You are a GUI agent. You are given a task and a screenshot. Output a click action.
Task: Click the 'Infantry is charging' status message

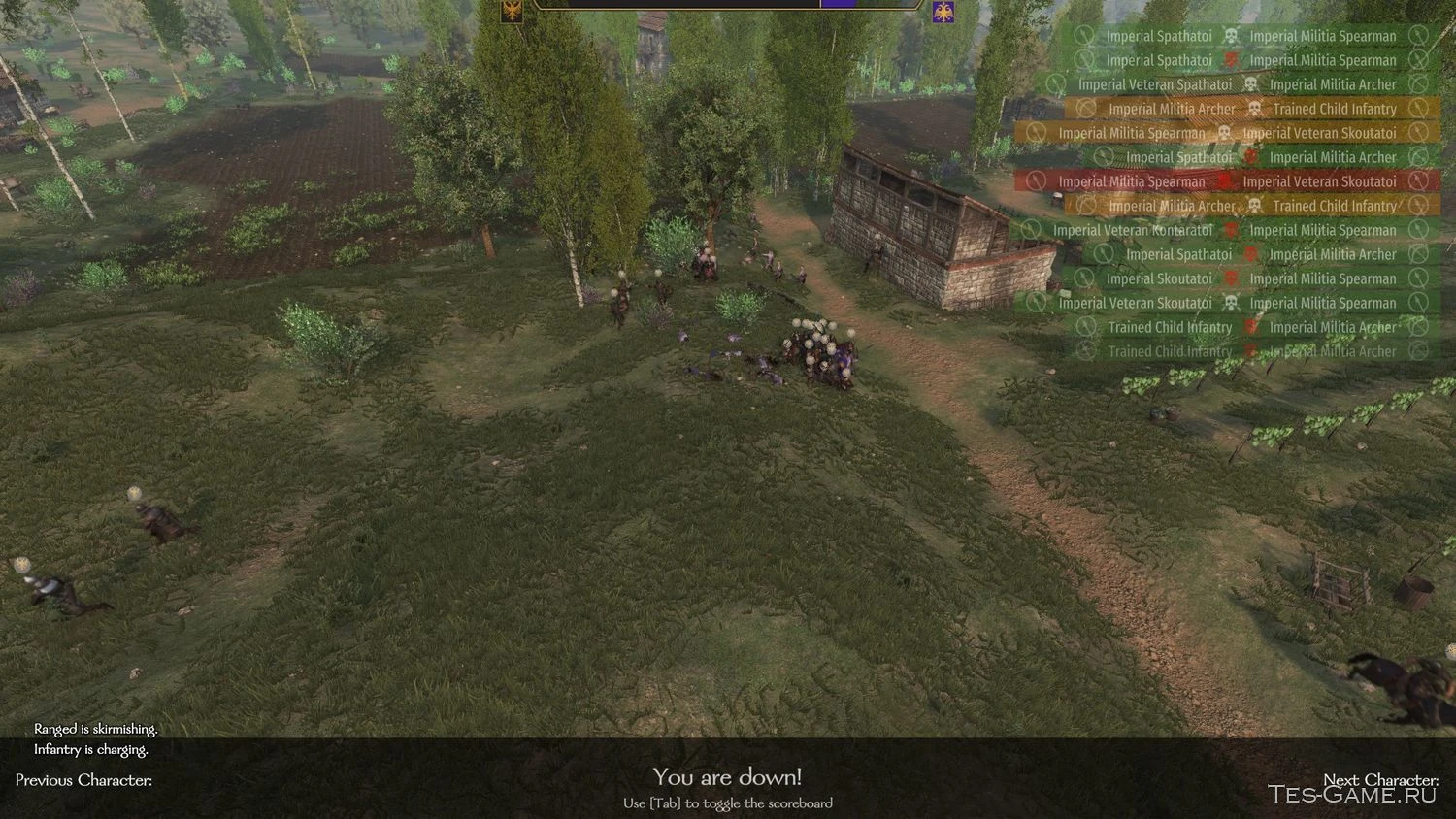click(91, 749)
